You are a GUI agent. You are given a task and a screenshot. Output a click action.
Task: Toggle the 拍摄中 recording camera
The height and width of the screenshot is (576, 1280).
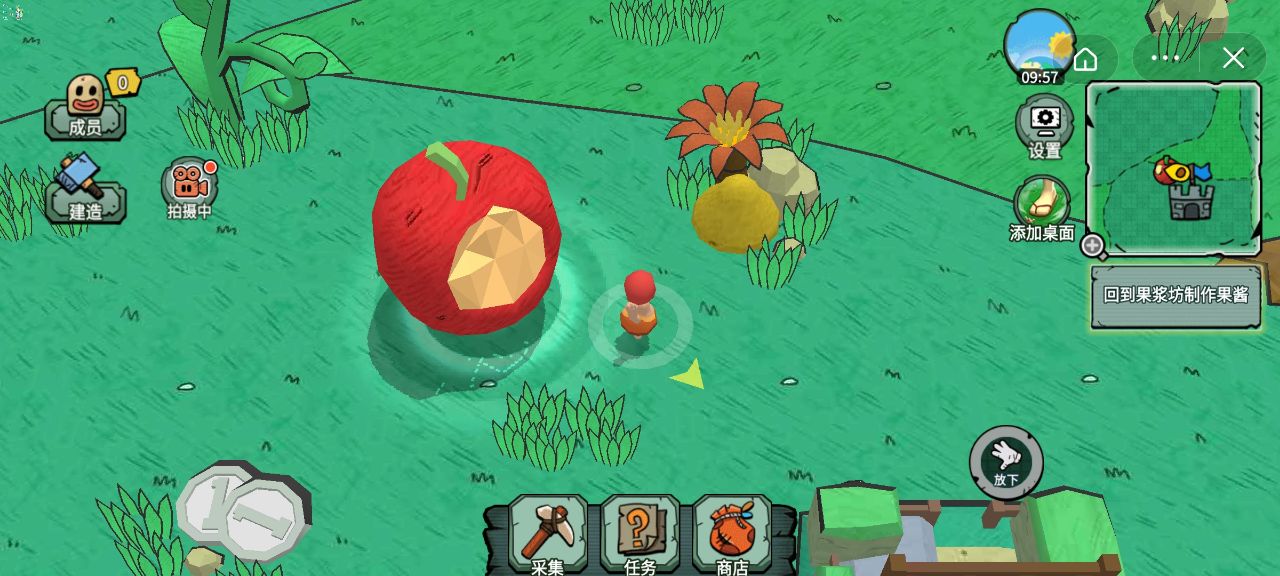point(189,186)
